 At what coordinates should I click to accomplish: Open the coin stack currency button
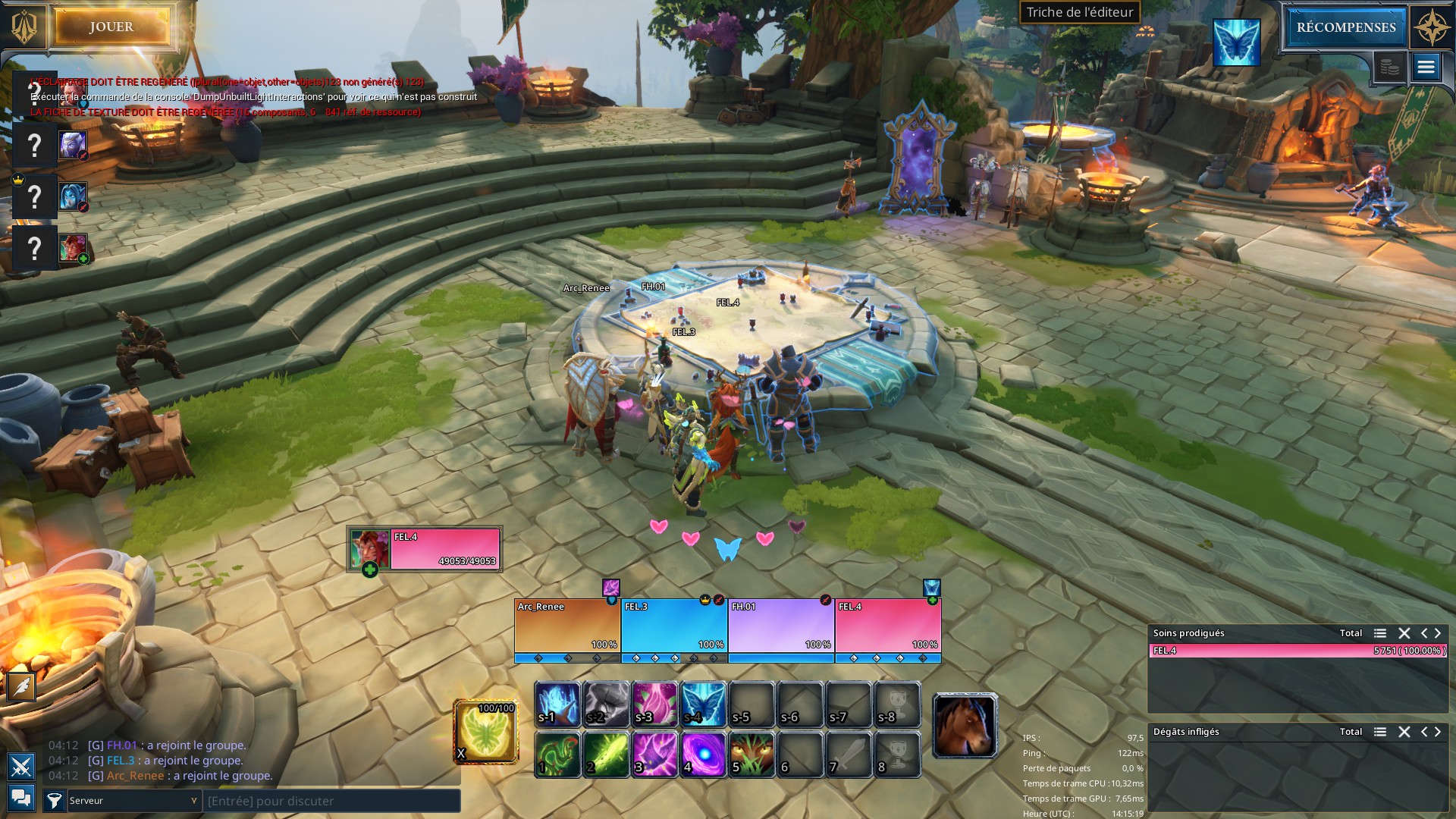tap(1389, 67)
